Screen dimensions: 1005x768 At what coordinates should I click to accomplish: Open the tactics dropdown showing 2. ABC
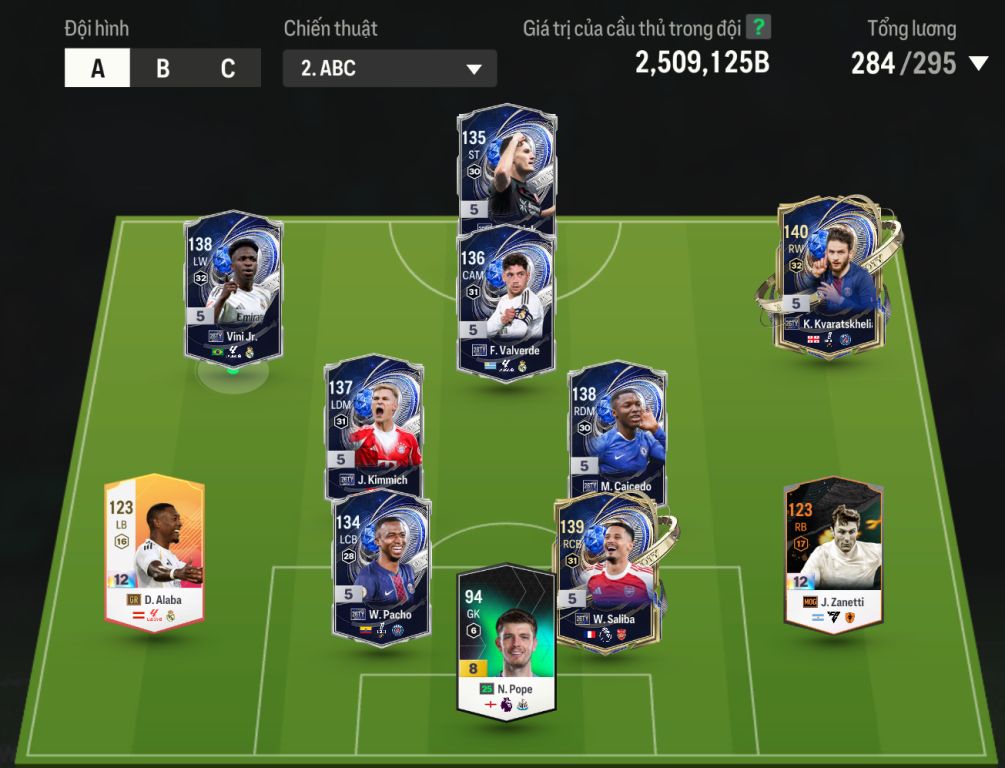(389, 69)
